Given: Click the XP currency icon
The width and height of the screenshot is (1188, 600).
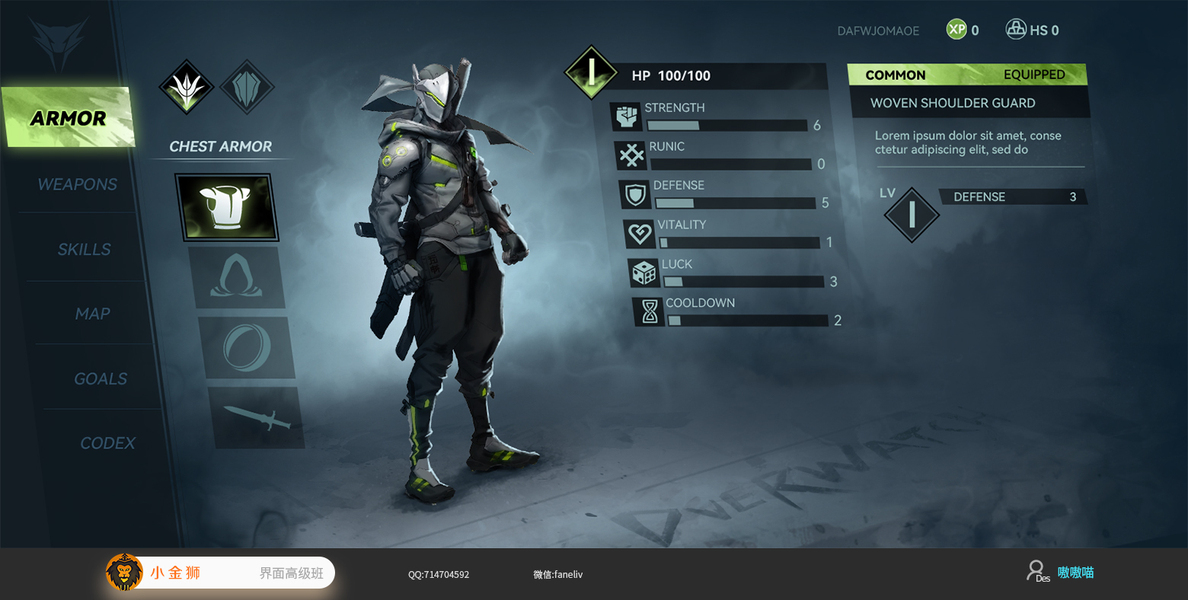Looking at the screenshot, I should pyautogui.click(x=957, y=30).
